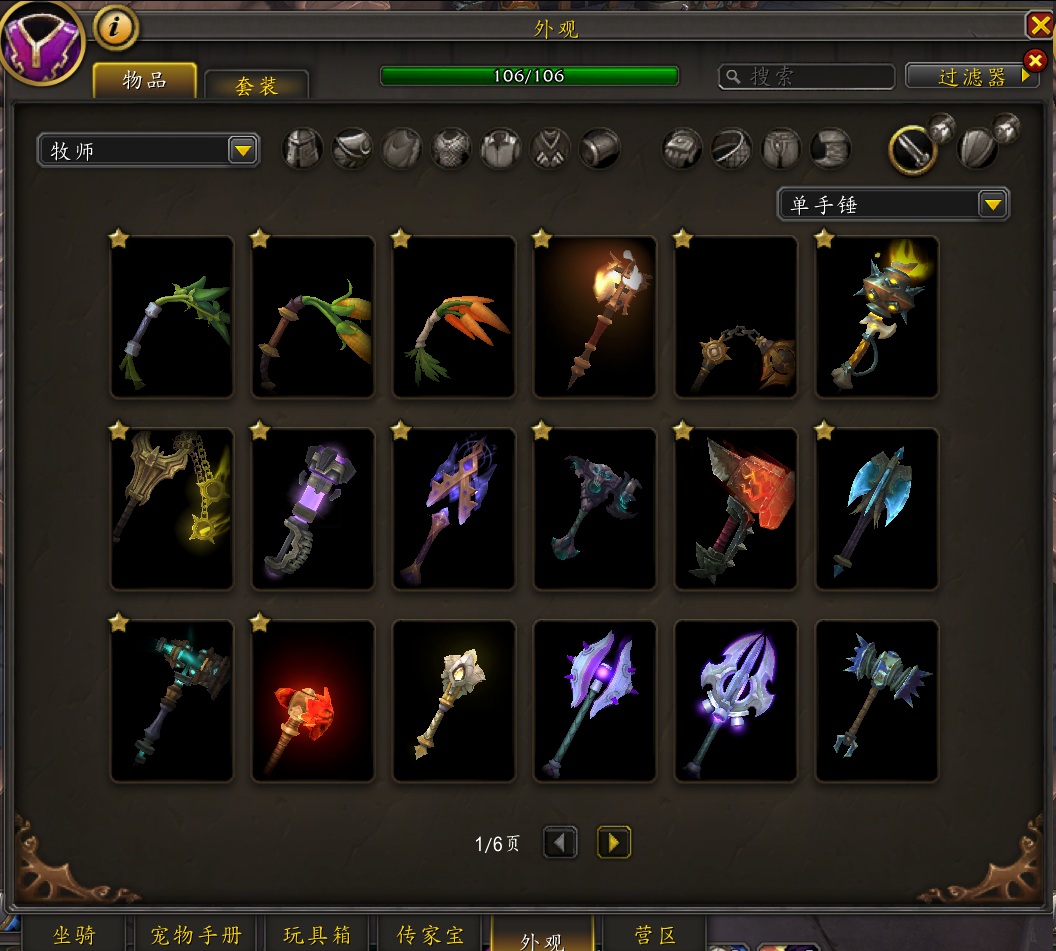Switch to the 宠物手册 pet journal tab
Image resolution: width=1056 pixels, height=951 pixels.
coord(196,935)
